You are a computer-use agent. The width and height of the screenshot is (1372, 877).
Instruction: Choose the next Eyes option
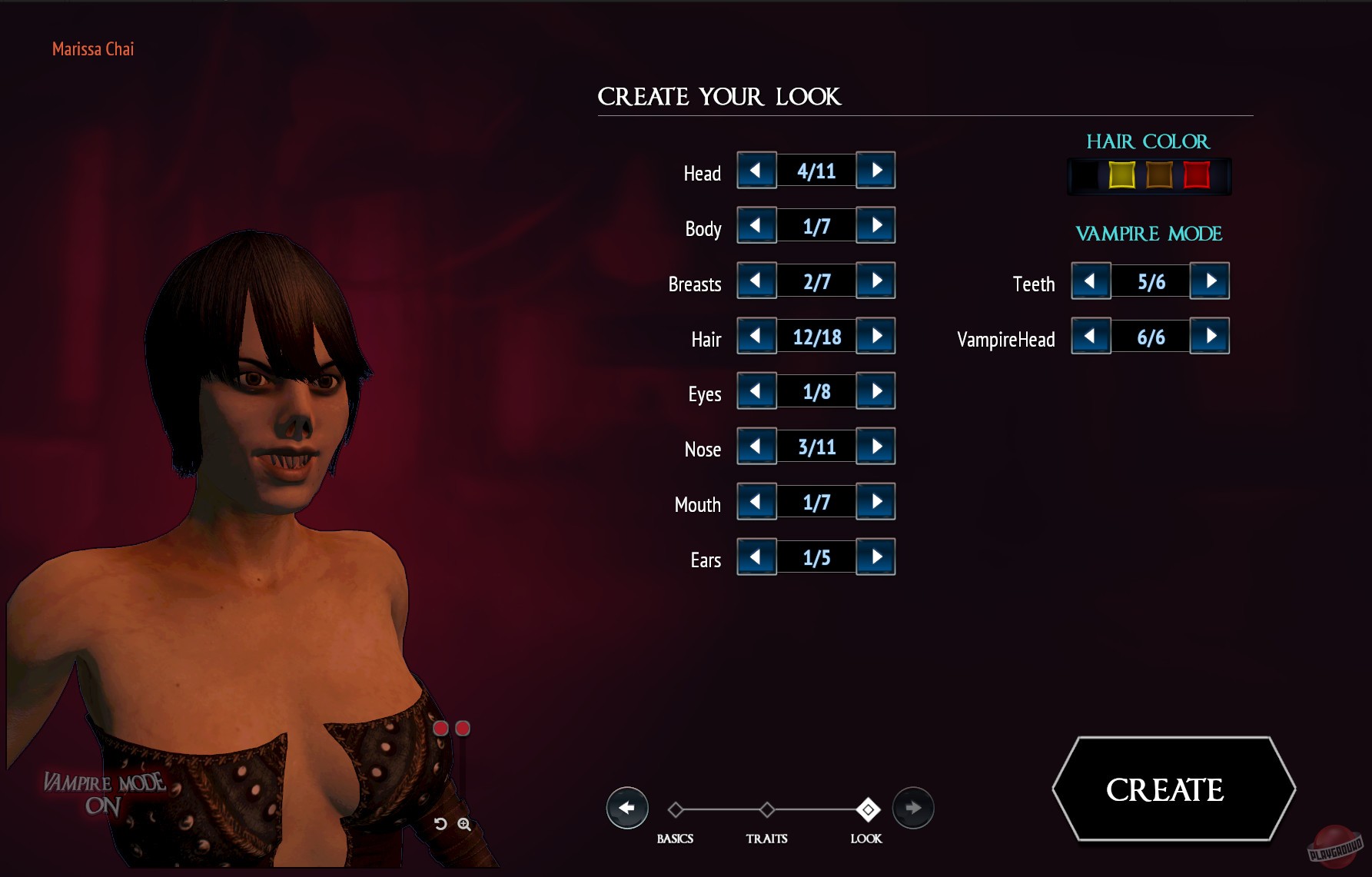876,392
